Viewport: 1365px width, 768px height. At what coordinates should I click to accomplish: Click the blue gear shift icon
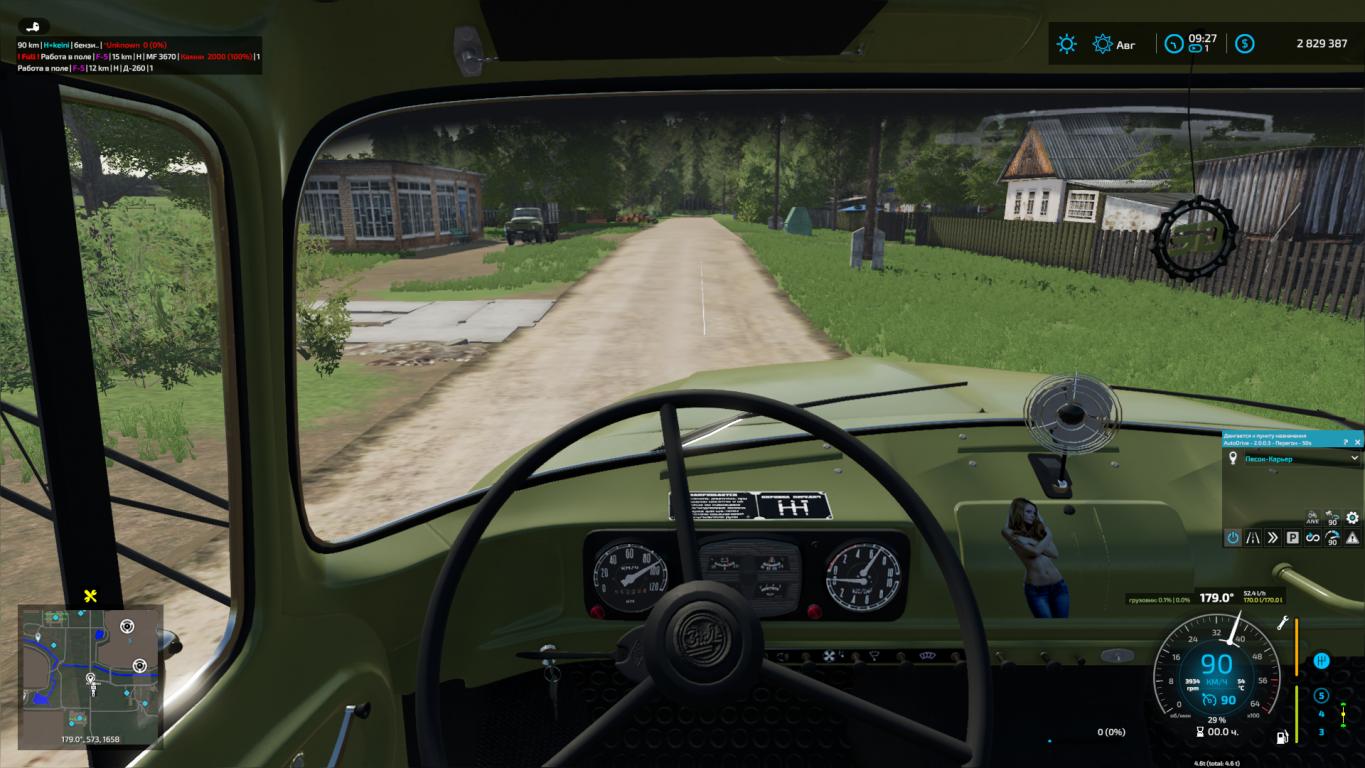[x=1321, y=661]
